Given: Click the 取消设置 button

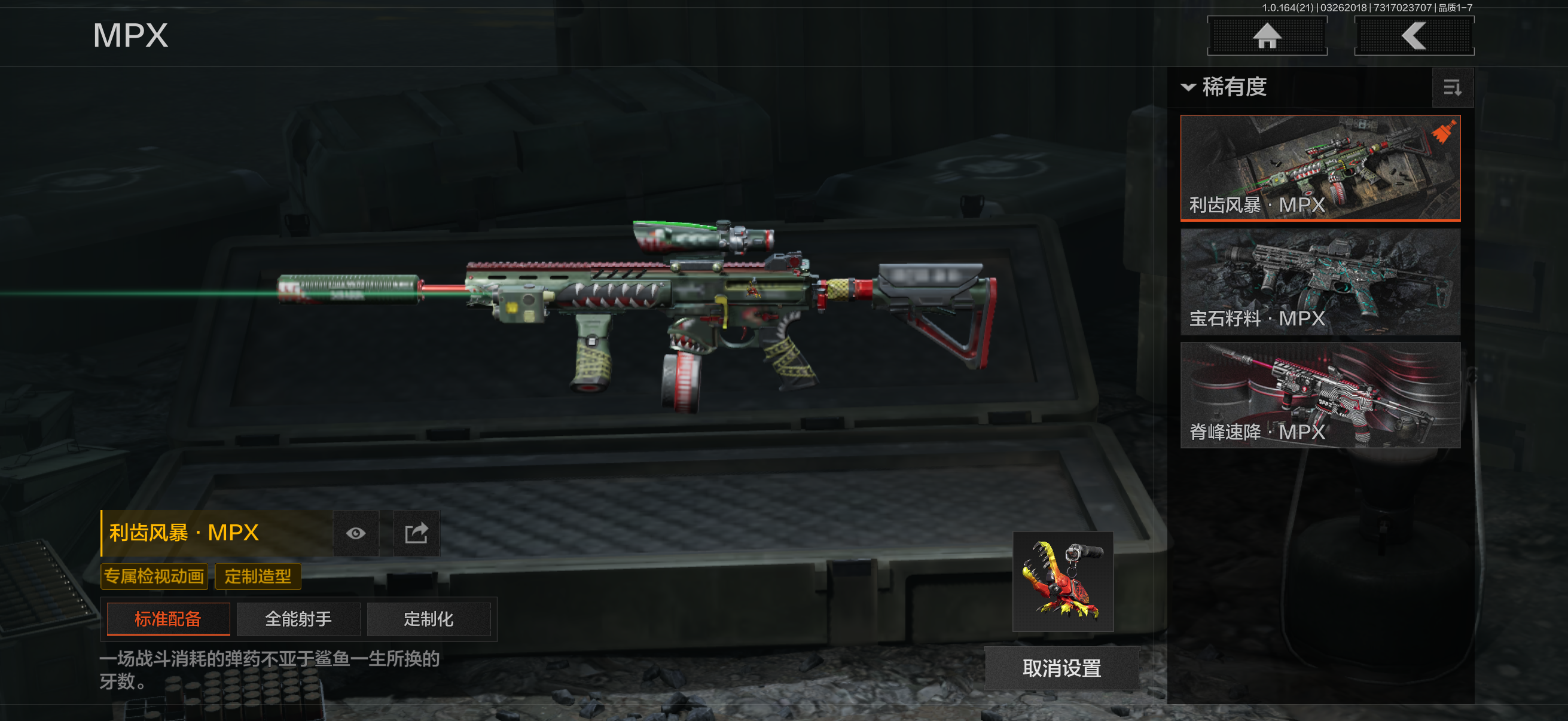Looking at the screenshot, I should (x=1061, y=668).
